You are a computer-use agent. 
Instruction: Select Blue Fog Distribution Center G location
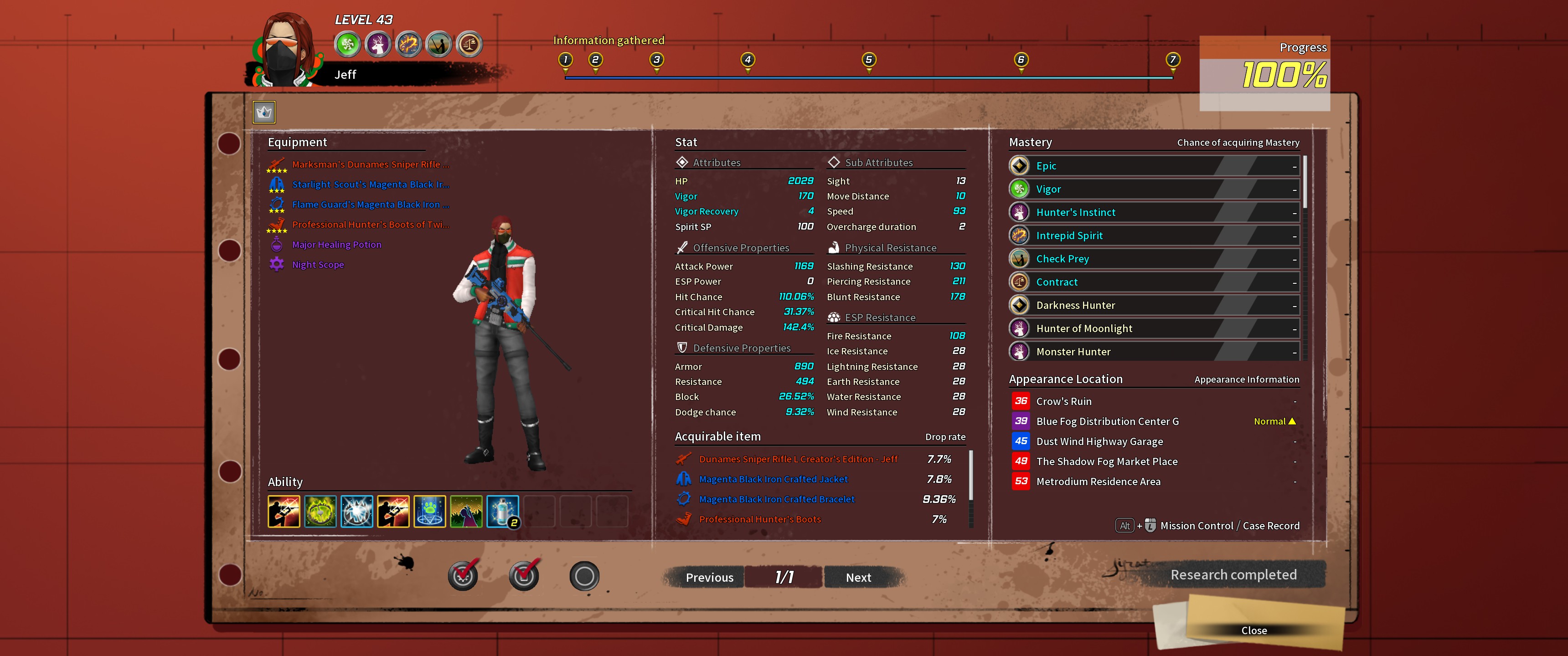click(x=1107, y=421)
